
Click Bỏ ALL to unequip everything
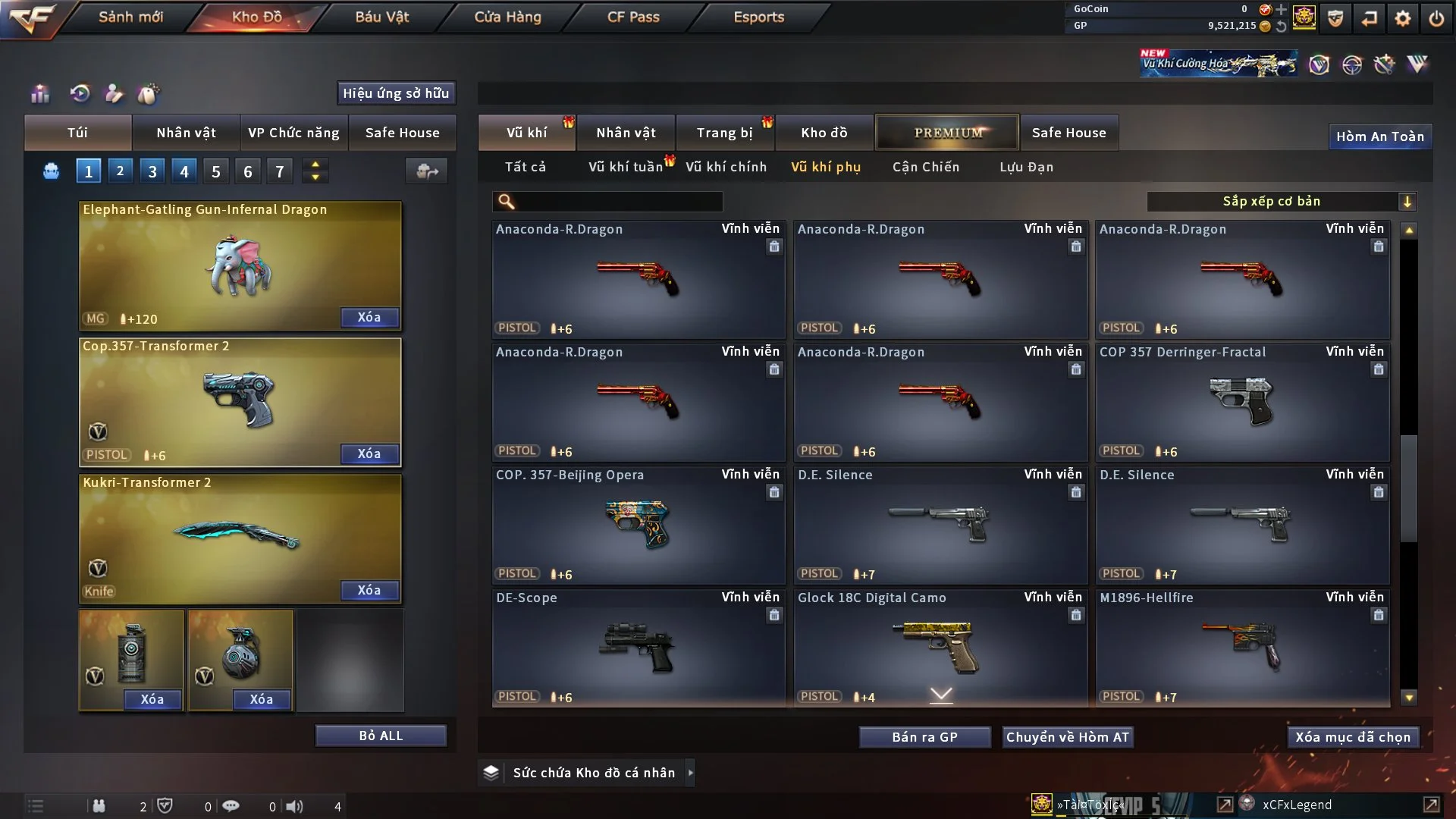click(381, 736)
